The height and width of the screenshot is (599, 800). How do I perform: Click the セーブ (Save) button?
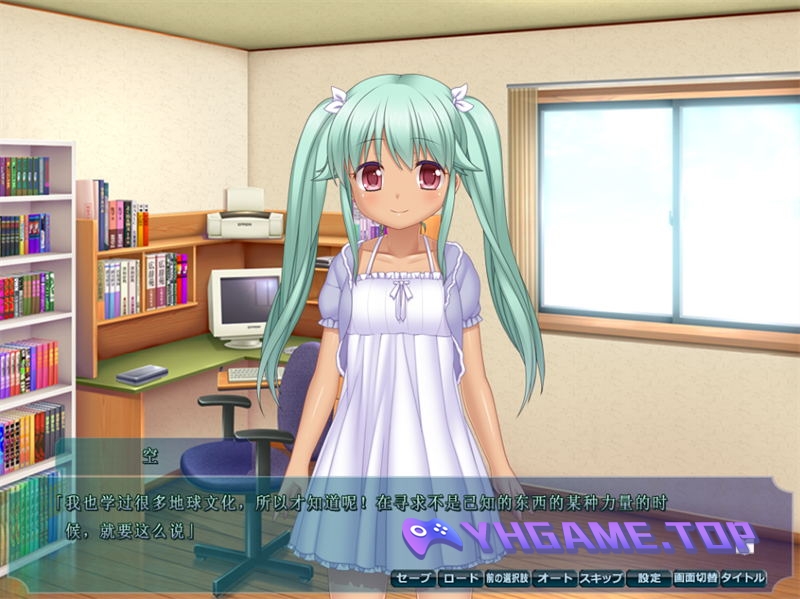tap(412, 578)
